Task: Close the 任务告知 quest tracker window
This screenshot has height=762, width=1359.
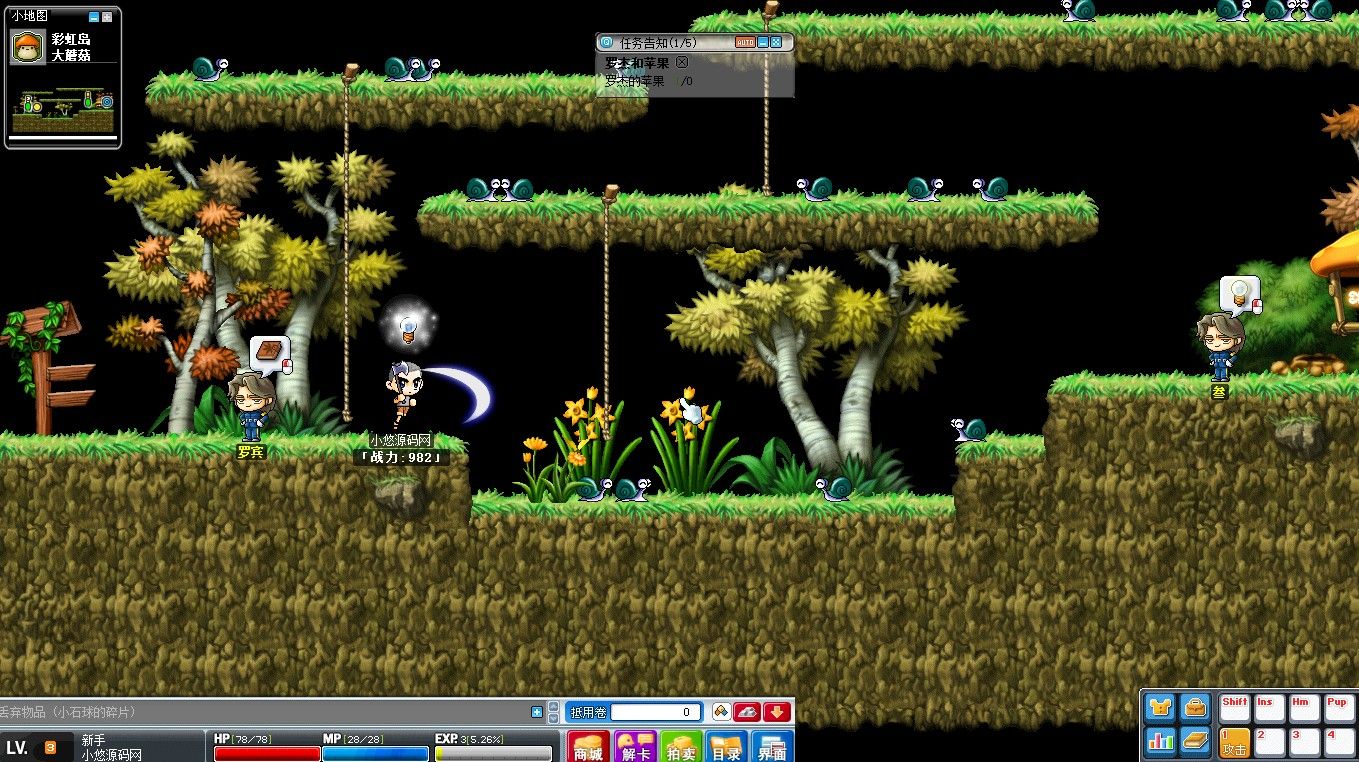Action: coord(776,43)
